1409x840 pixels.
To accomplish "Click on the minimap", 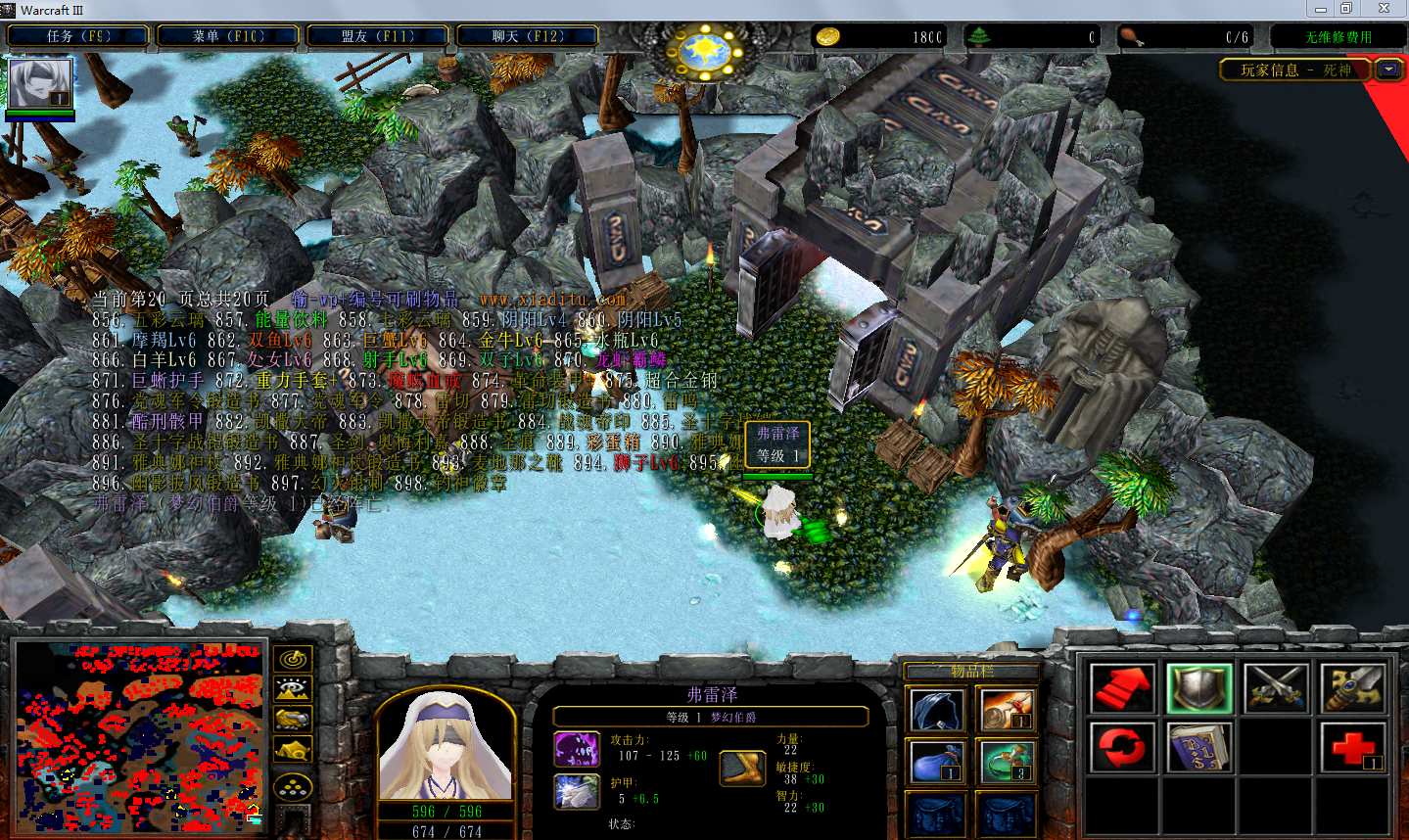I will (139, 736).
